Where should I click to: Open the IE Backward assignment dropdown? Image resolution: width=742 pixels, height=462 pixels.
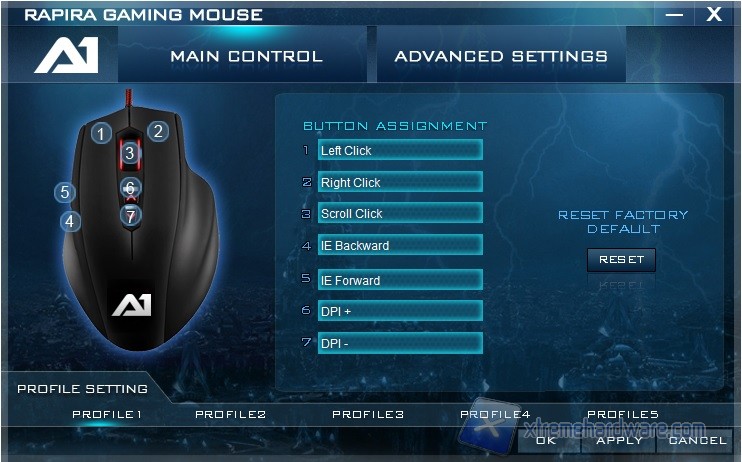399,245
